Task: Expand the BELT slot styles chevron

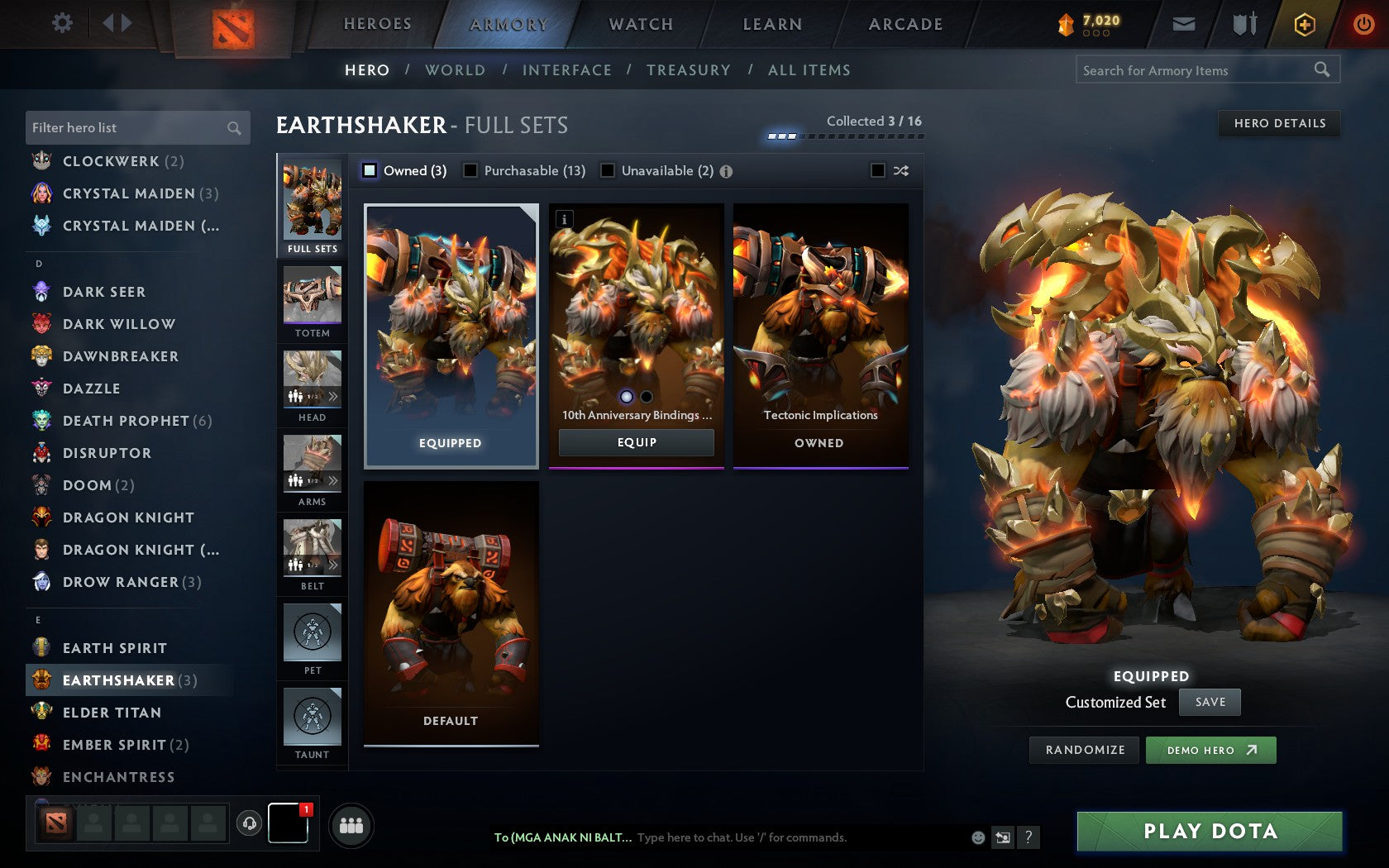Action: coord(333,564)
